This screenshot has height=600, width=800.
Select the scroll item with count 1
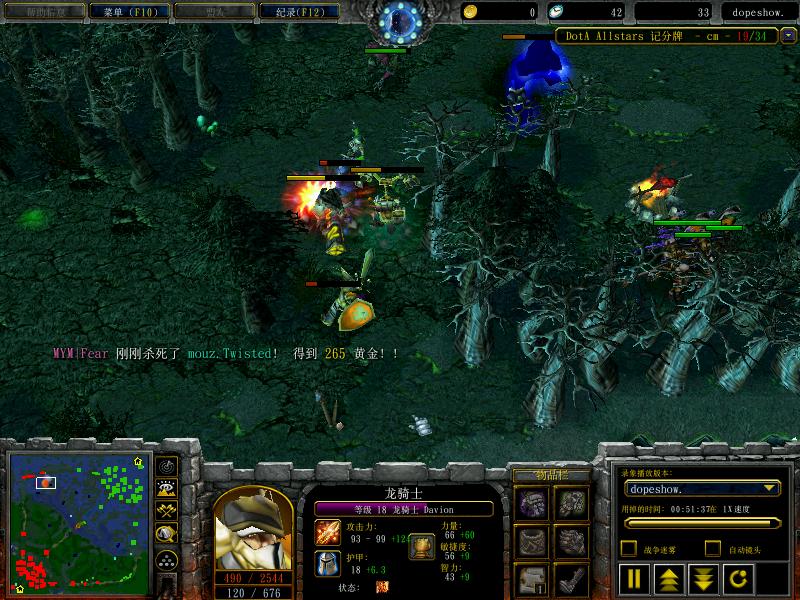click(x=533, y=578)
